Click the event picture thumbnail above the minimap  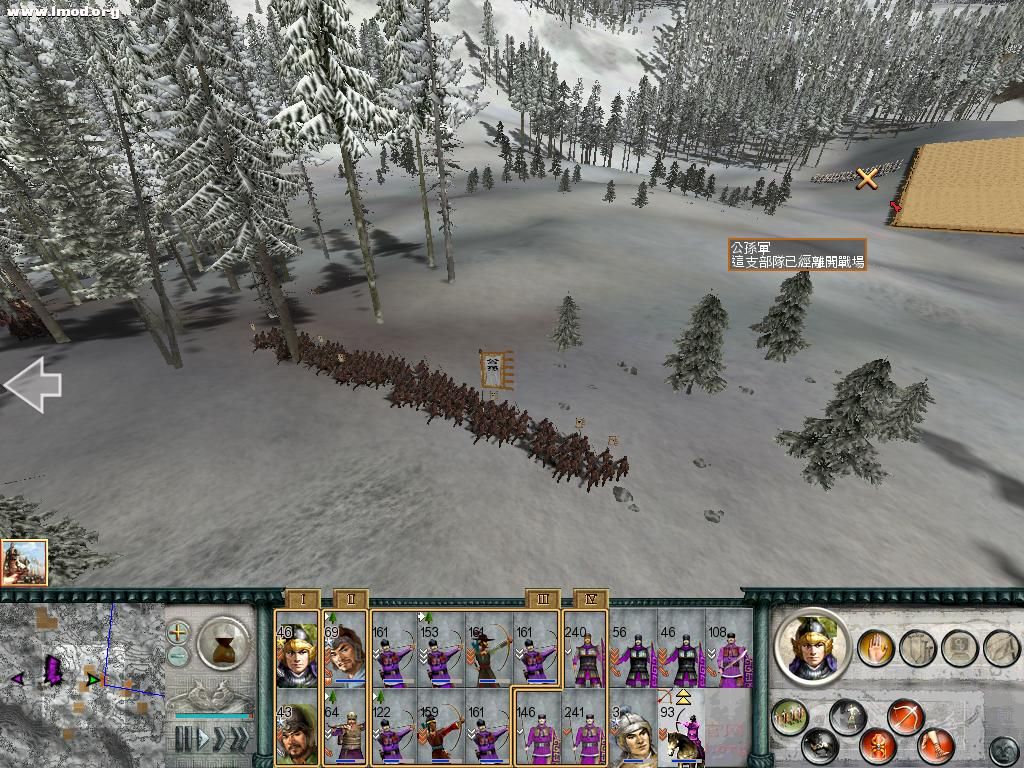pyautogui.click(x=24, y=563)
